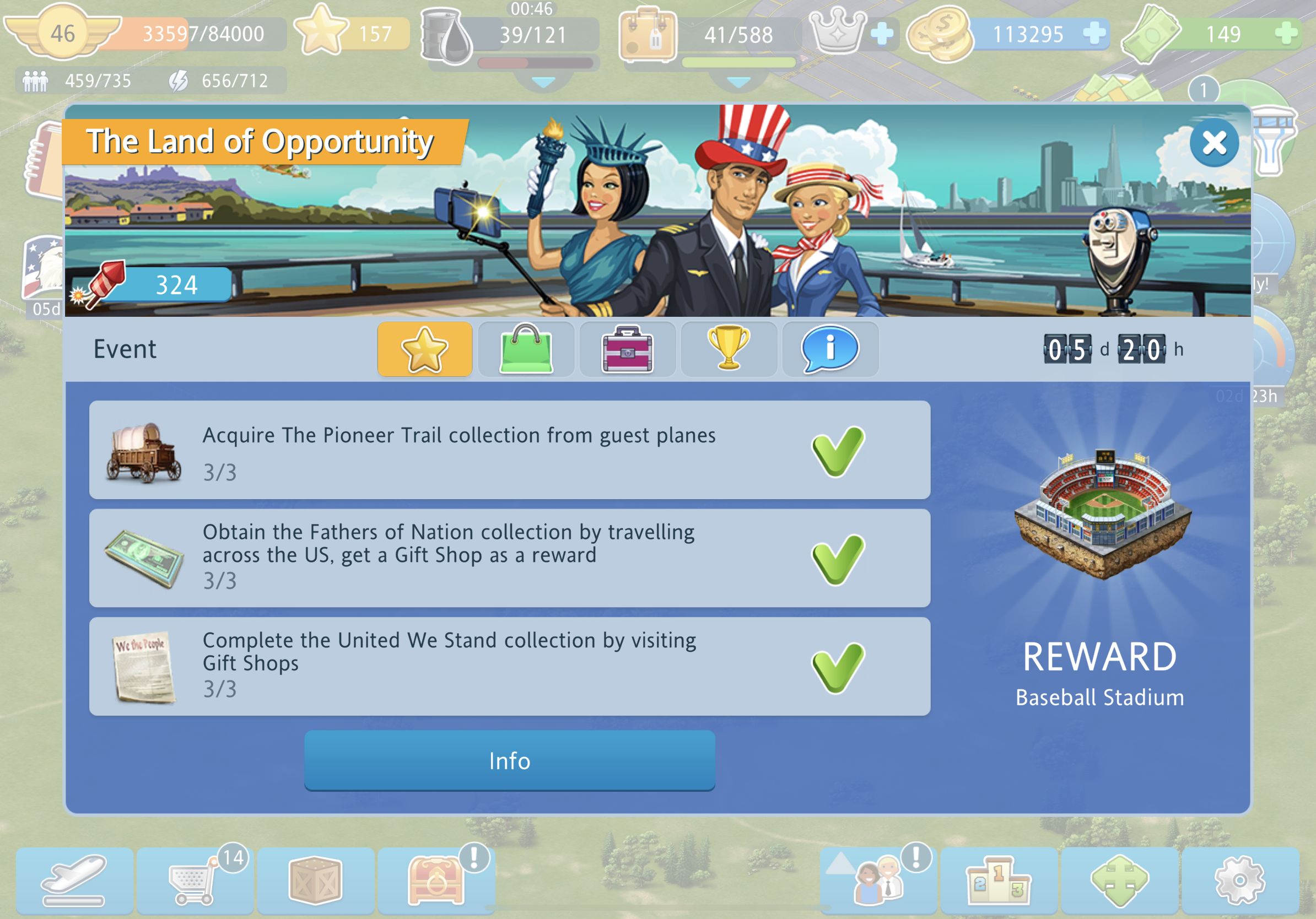Viewport: 1316px width, 919px height.
Task: Choose the Fathers of Nation task row
Action: pos(509,558)
